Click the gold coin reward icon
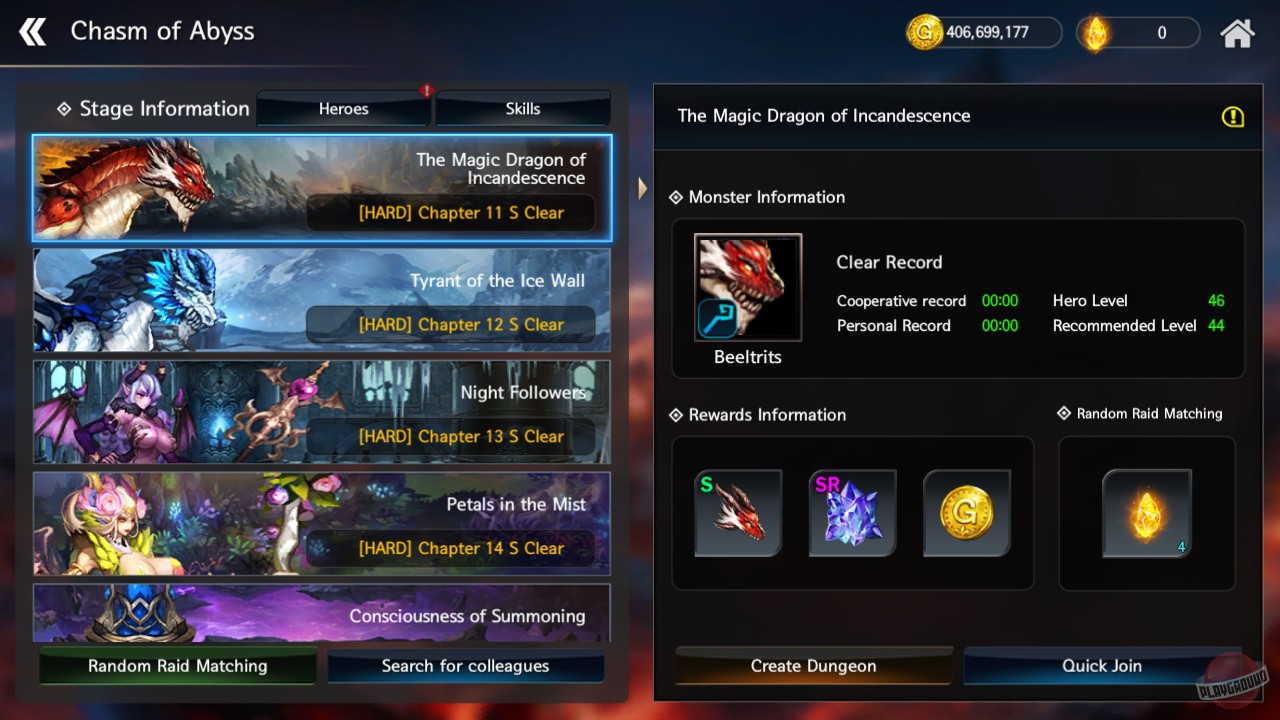Image resolution: width=1280 pixels, height=720 pixels. coord(967,512)
